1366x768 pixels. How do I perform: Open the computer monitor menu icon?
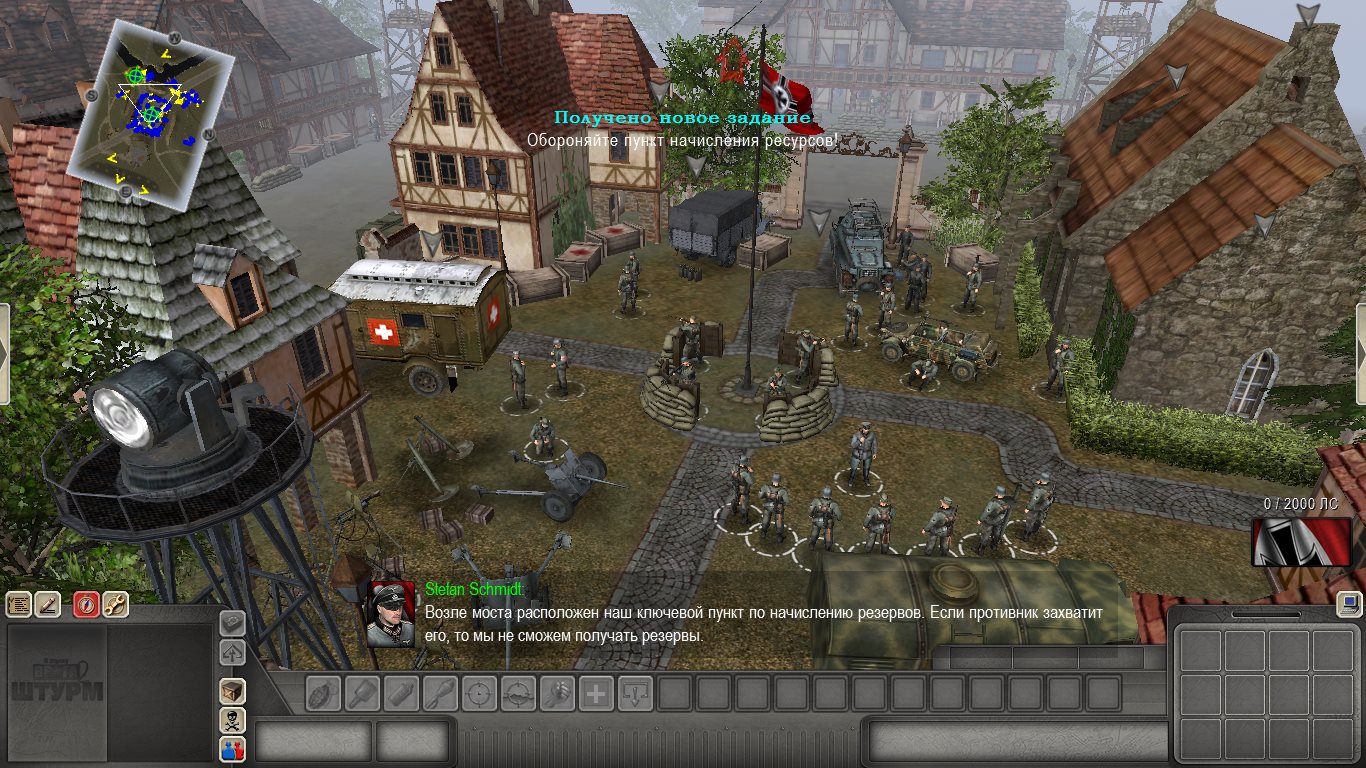[x=1349, y=603]
